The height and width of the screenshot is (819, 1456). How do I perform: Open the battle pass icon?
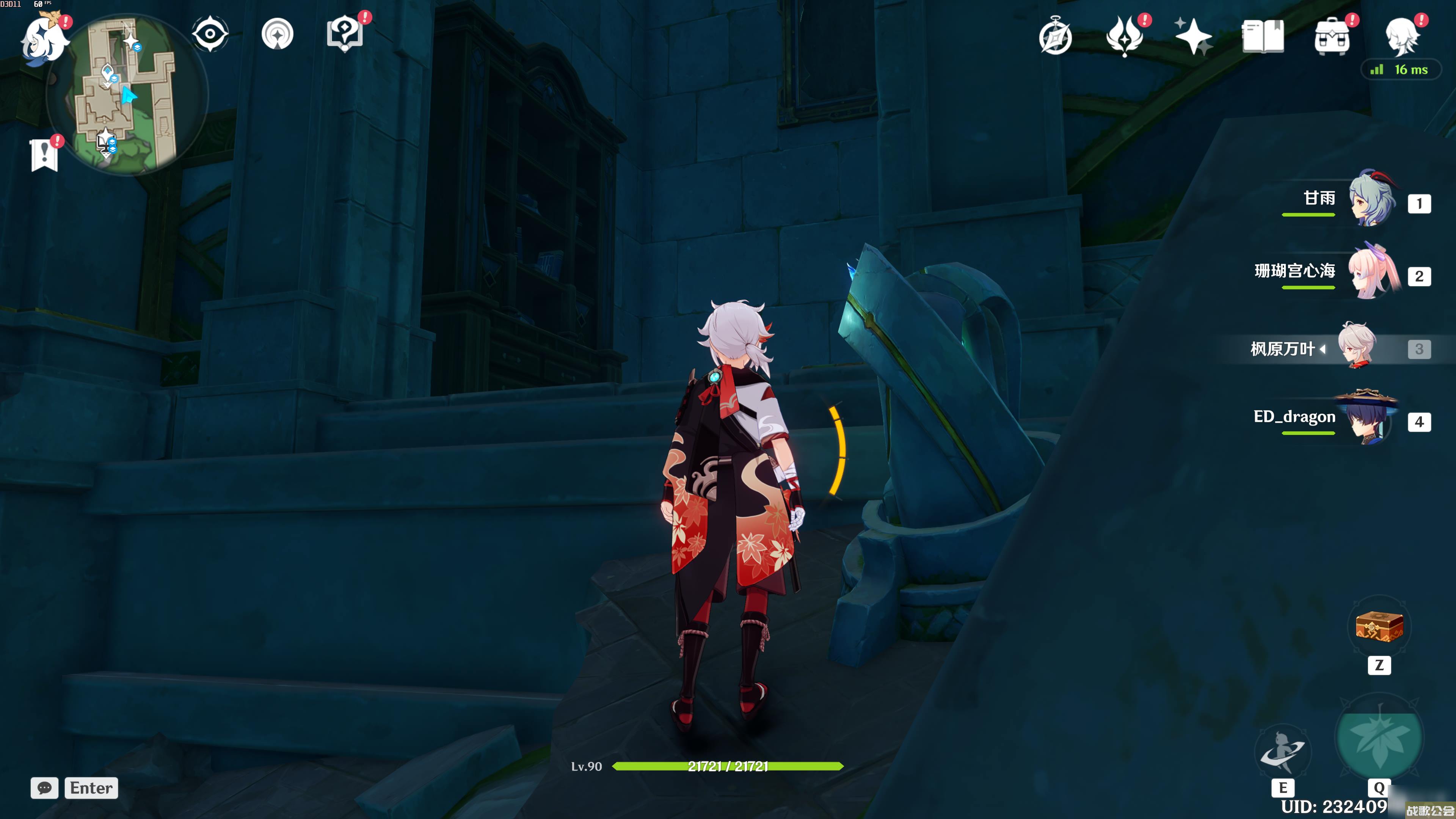tap(1125, 36)
